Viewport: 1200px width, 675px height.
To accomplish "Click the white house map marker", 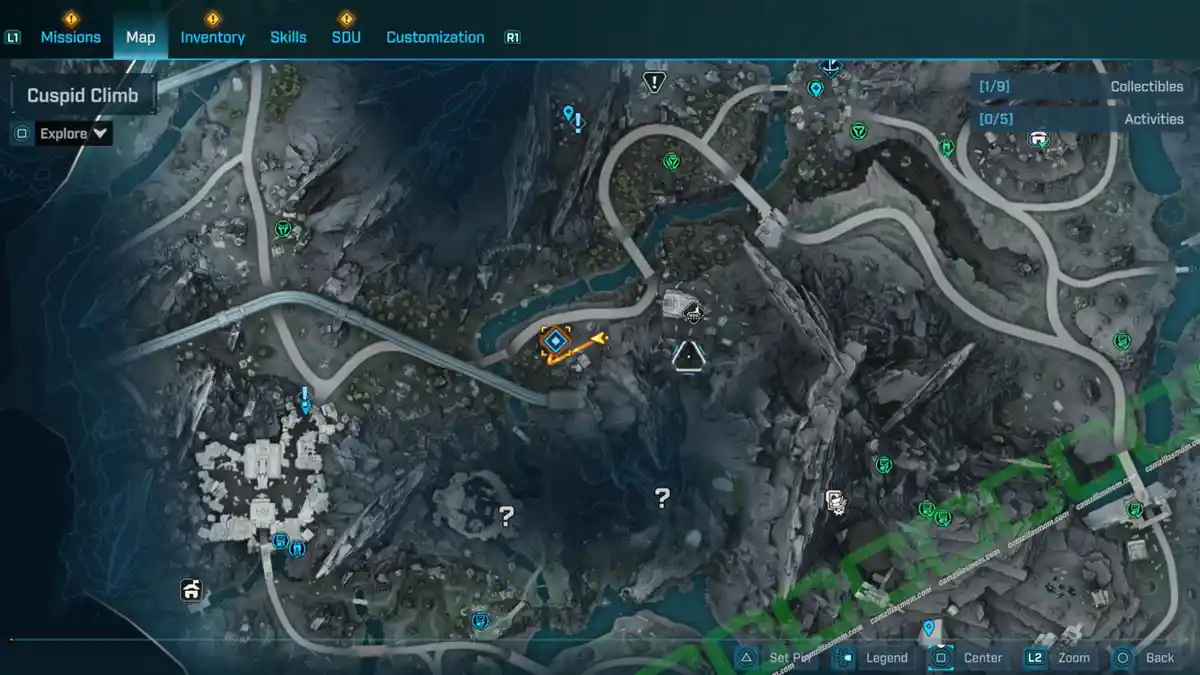I will tap(191, 590).
